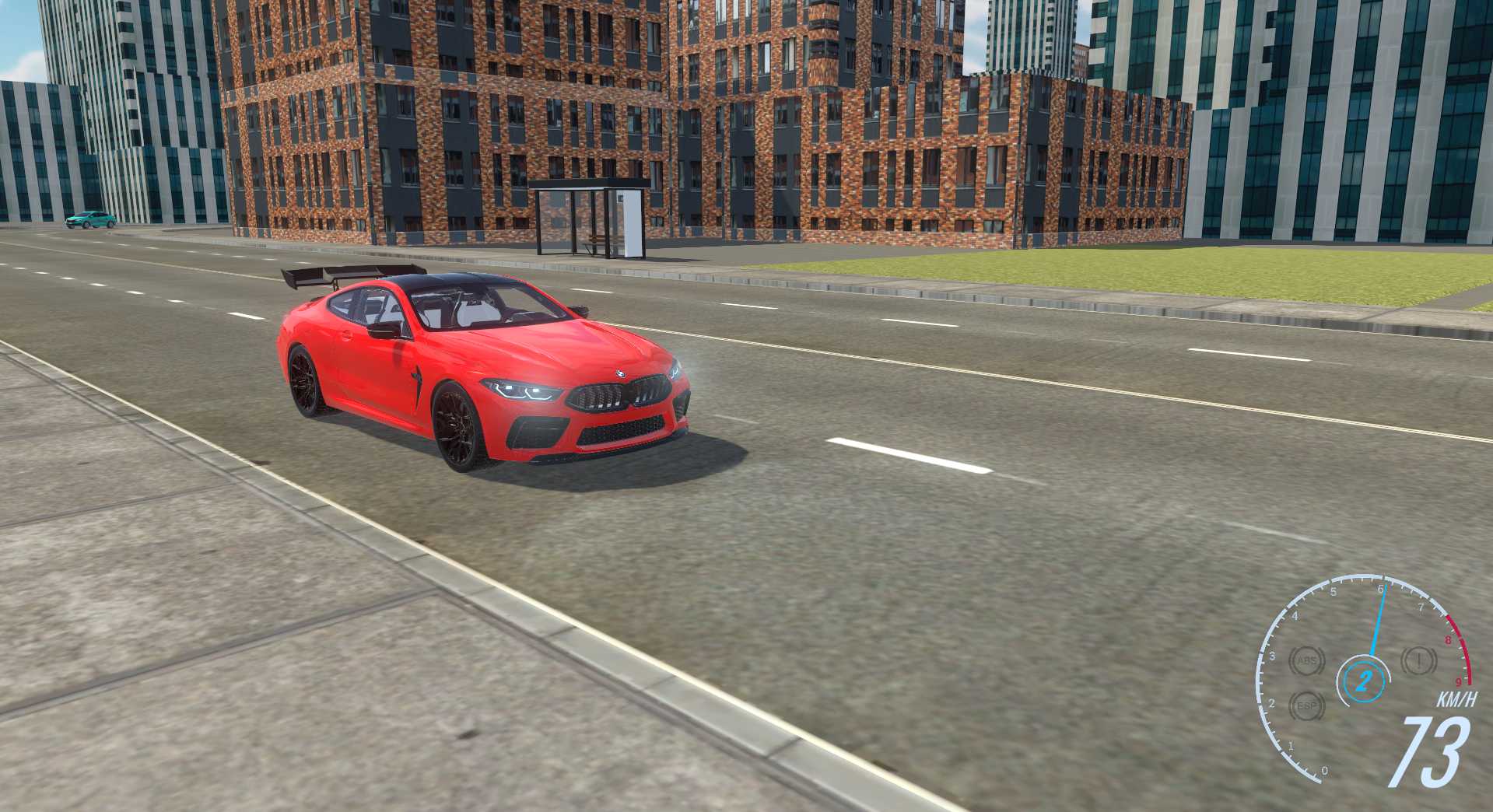Select the front-left black wheel rim
Image resolution: width=1493 pixels, height=812 pixels.
[457, 424]
